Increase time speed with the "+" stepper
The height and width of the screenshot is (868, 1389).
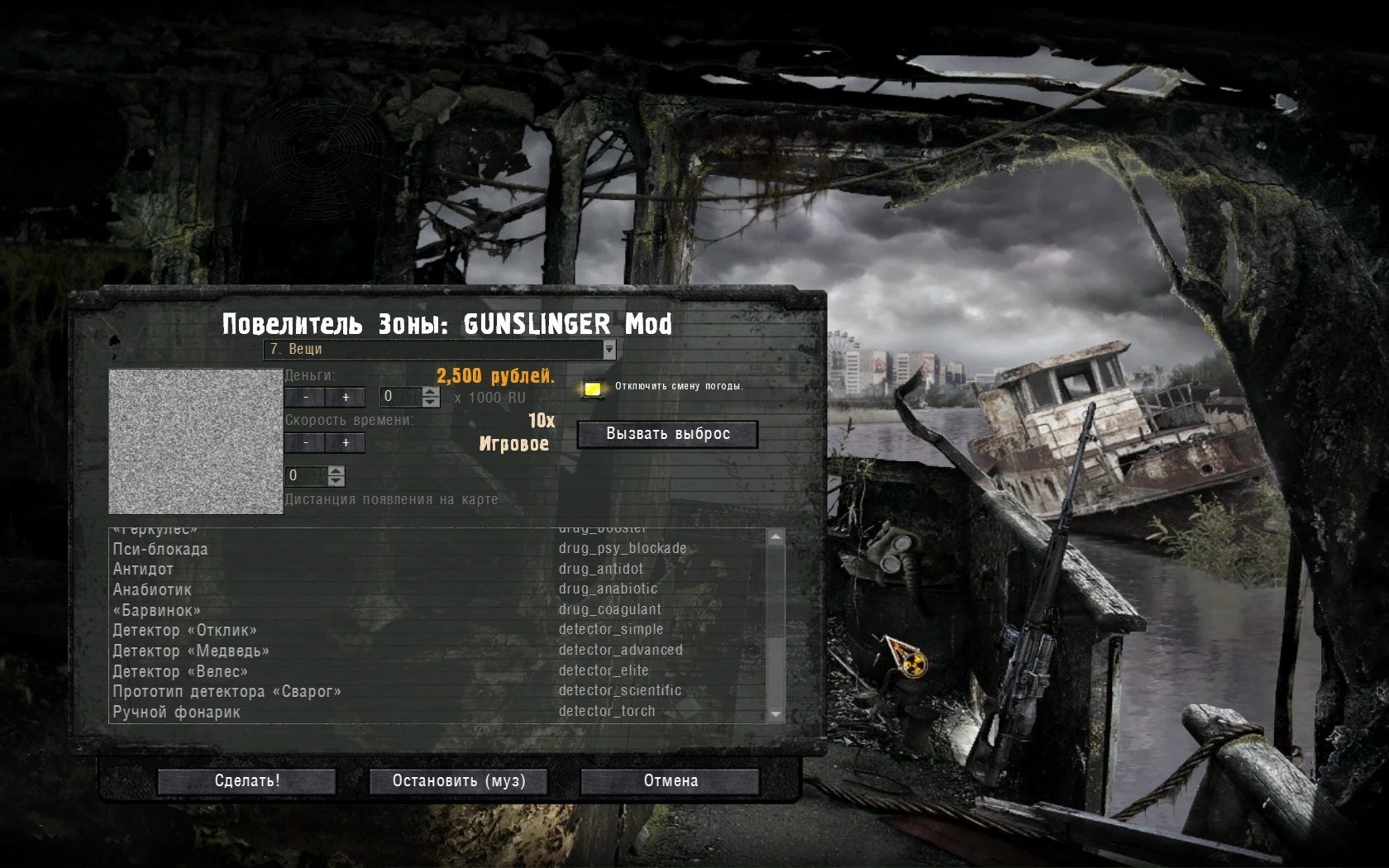(347, 443)
